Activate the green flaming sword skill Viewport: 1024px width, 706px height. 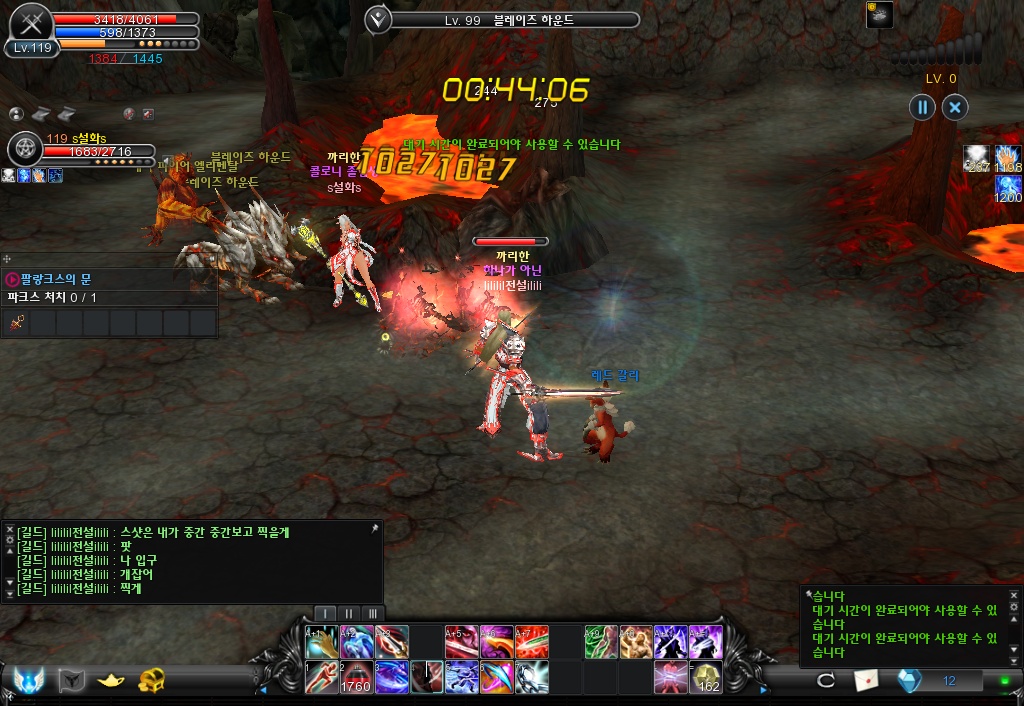click(601, 641)
